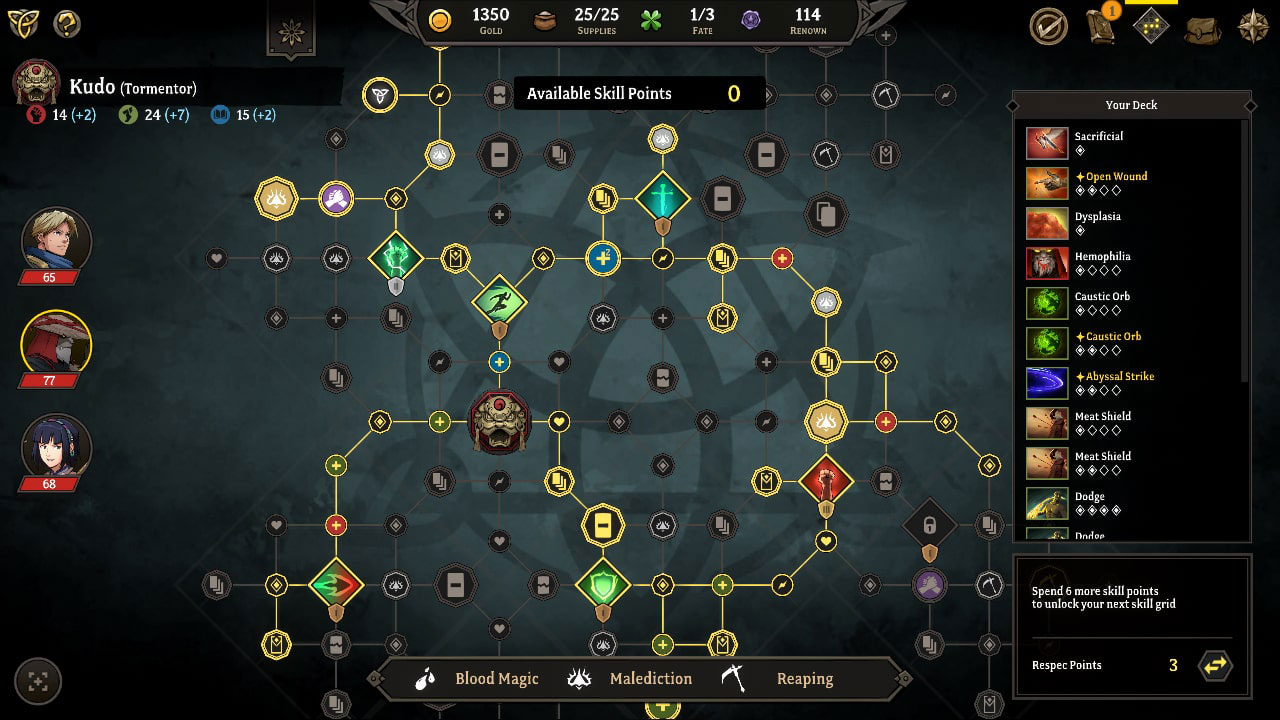Viewport: 1280px width, 720px height.
Task: Click the red dagger skill node
Action: [x=824, y=480]
